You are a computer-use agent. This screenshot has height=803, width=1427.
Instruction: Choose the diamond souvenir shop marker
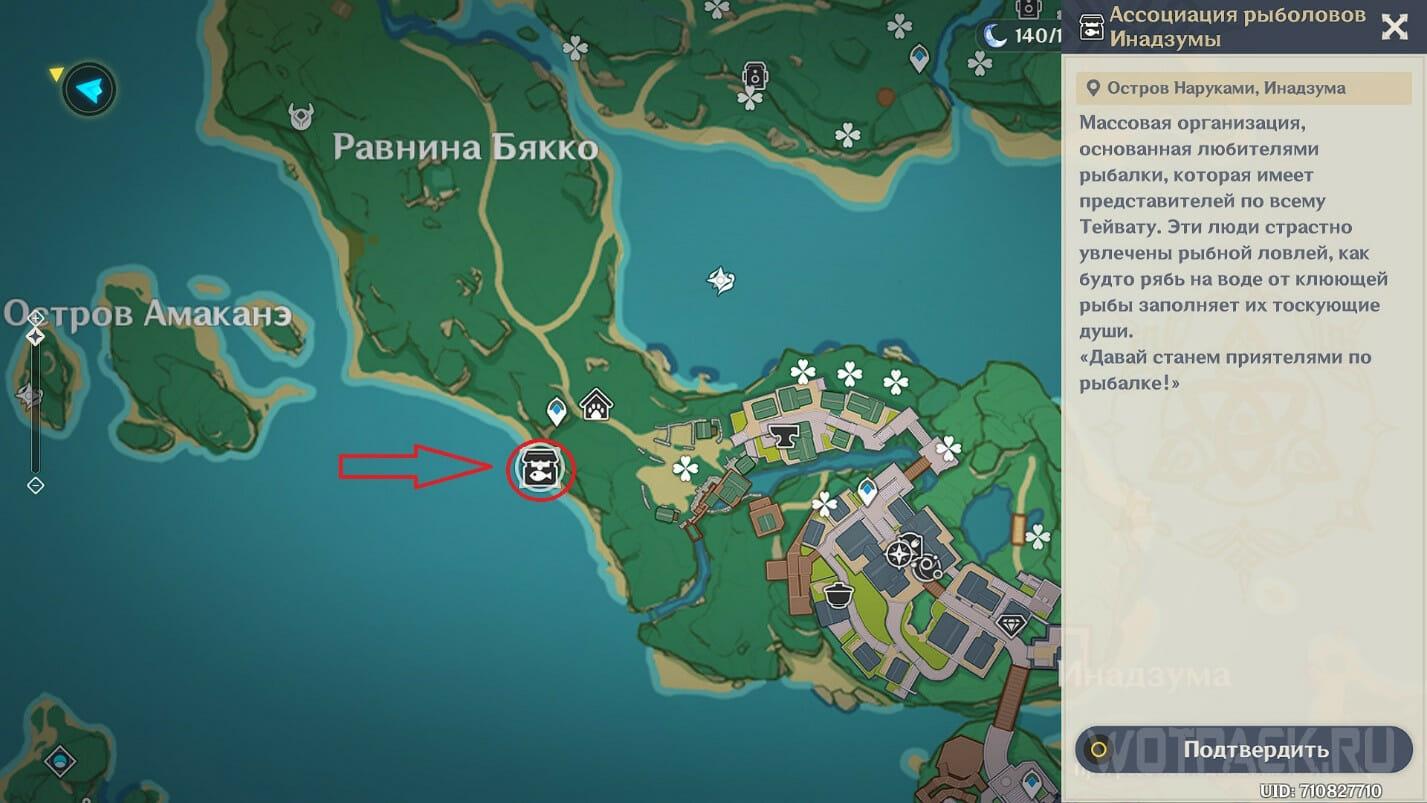(x=1013, y=624)
